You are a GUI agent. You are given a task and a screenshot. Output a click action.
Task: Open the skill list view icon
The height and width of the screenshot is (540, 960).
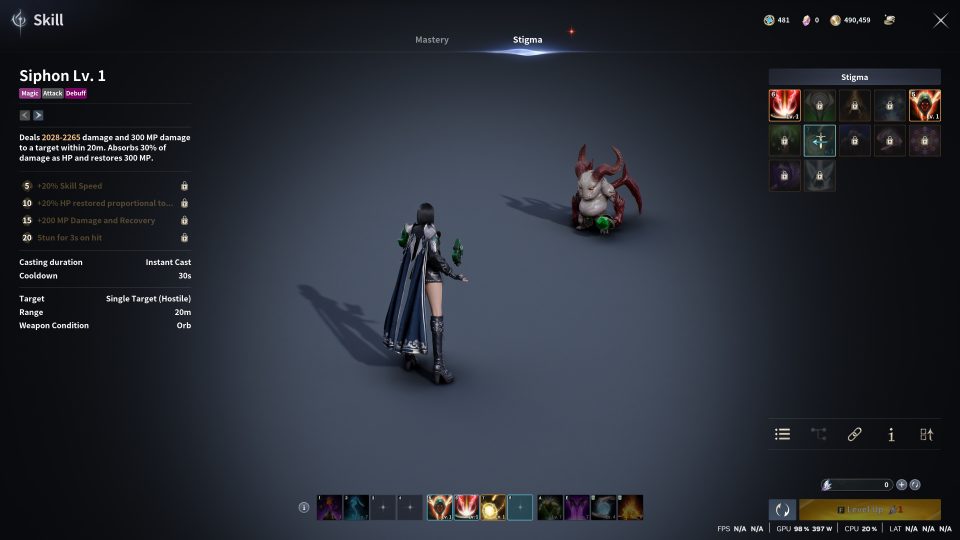(x=783, y=434)
